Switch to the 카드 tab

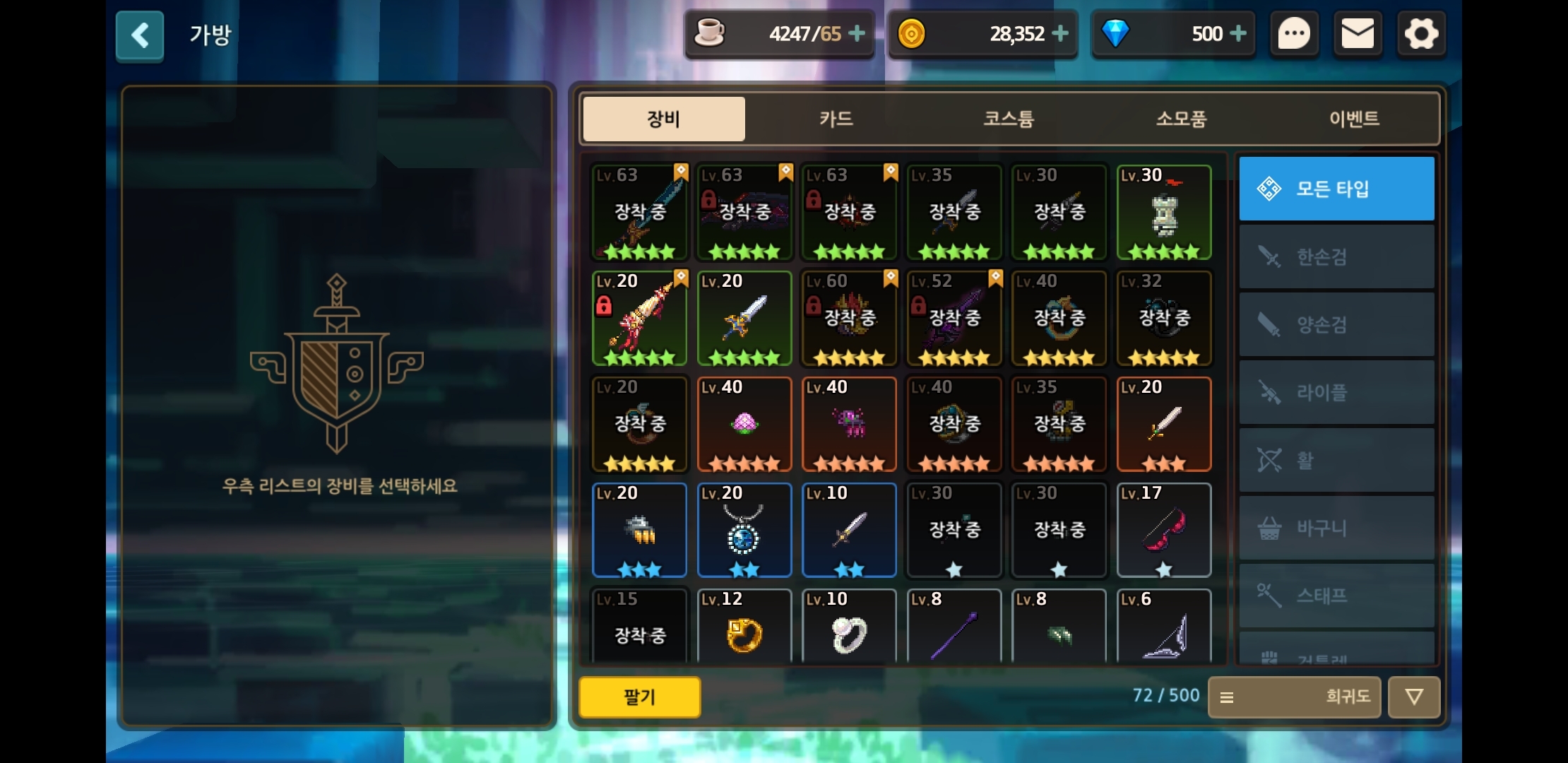coord(836,119)
